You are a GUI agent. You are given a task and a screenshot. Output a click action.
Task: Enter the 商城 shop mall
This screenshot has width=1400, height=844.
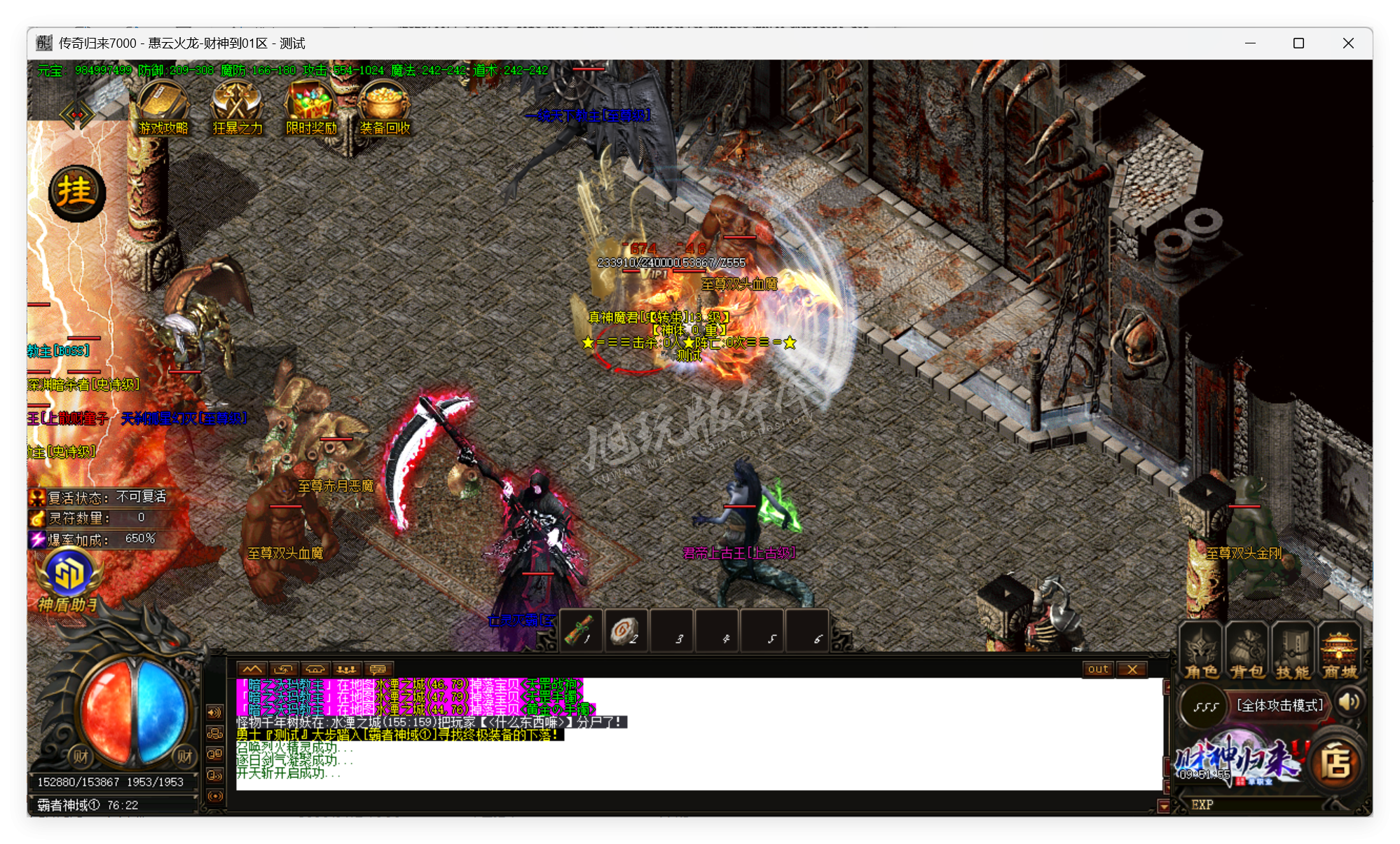click(x=1339, y=652)
